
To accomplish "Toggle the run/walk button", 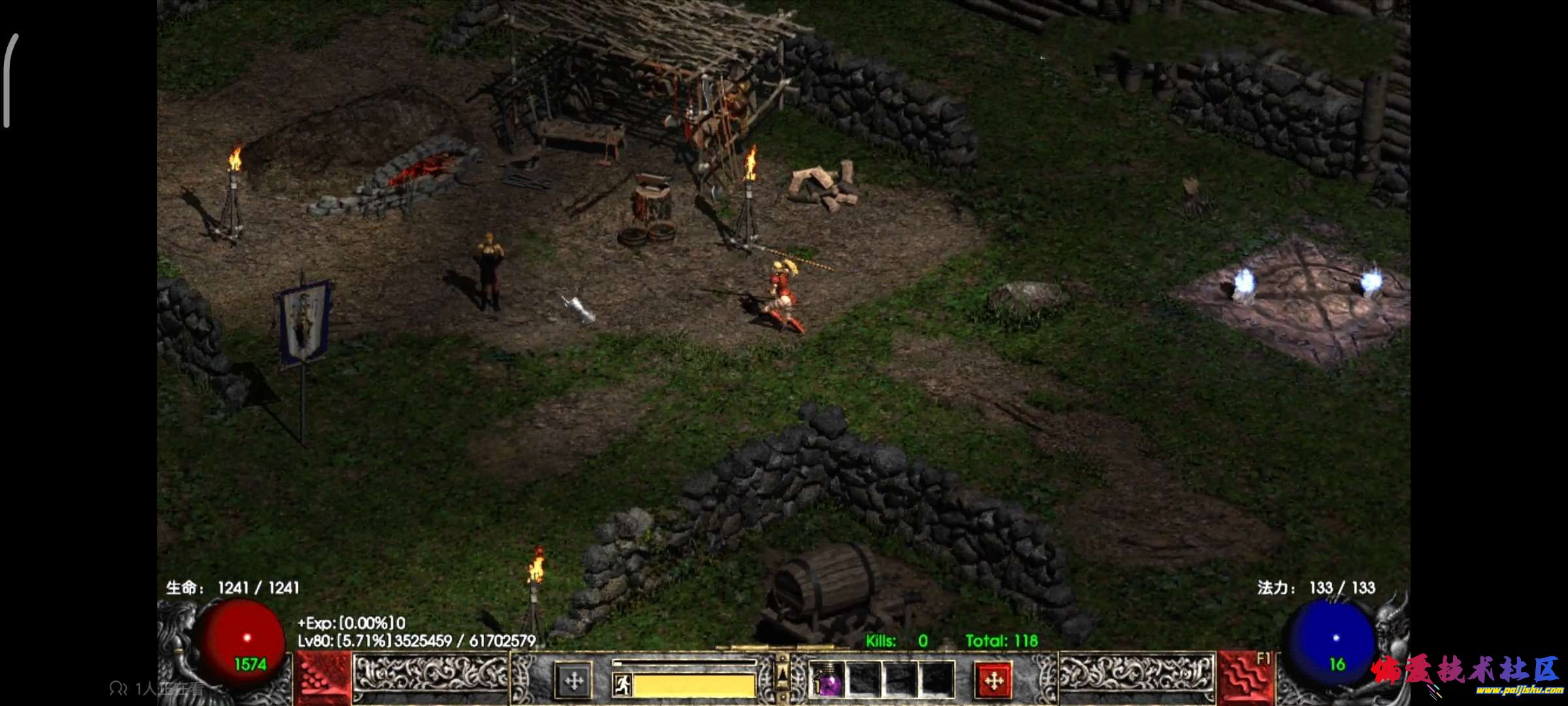I will click(x=622, y=684).
